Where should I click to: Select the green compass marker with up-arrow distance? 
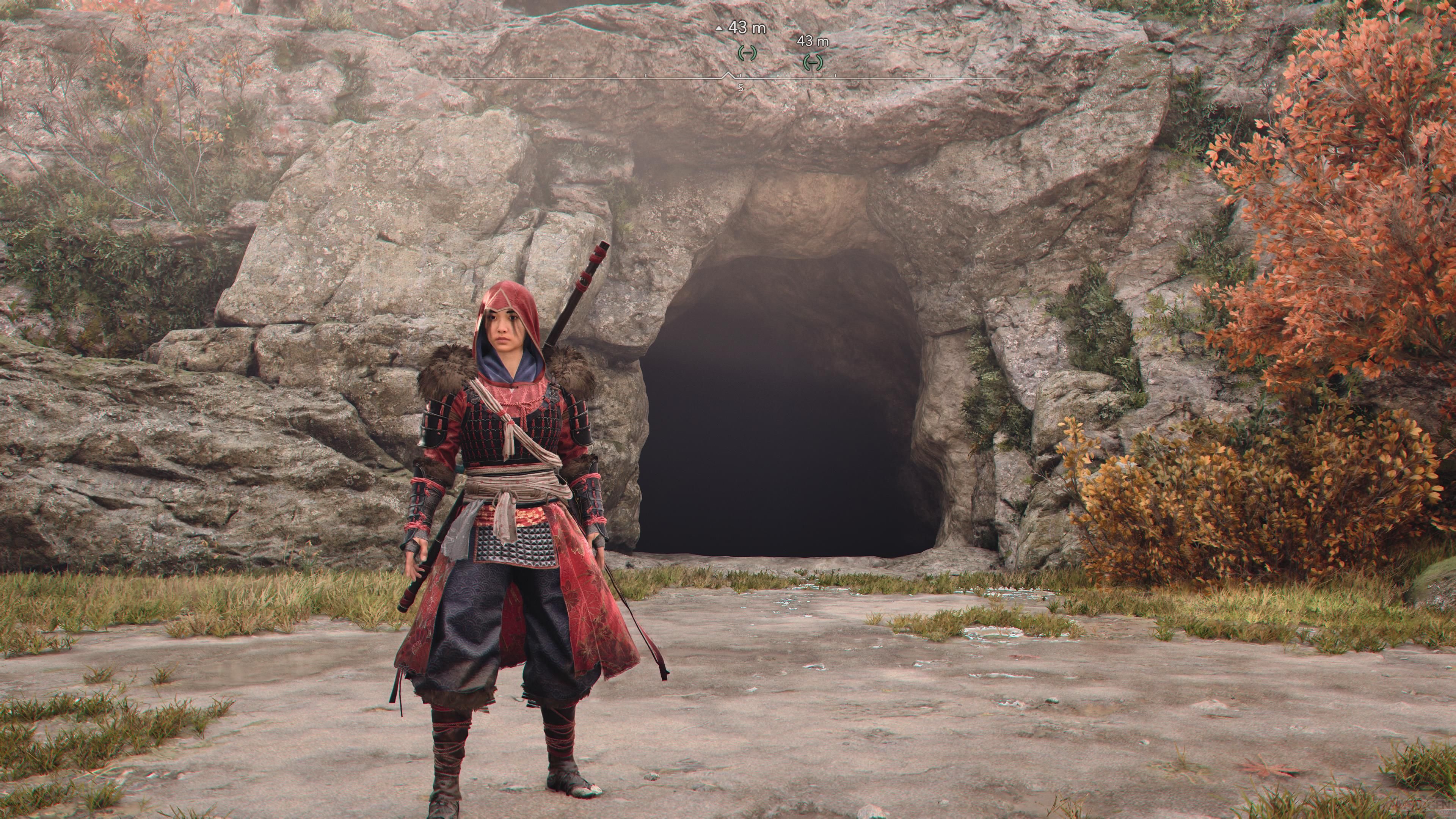(747, 53)
